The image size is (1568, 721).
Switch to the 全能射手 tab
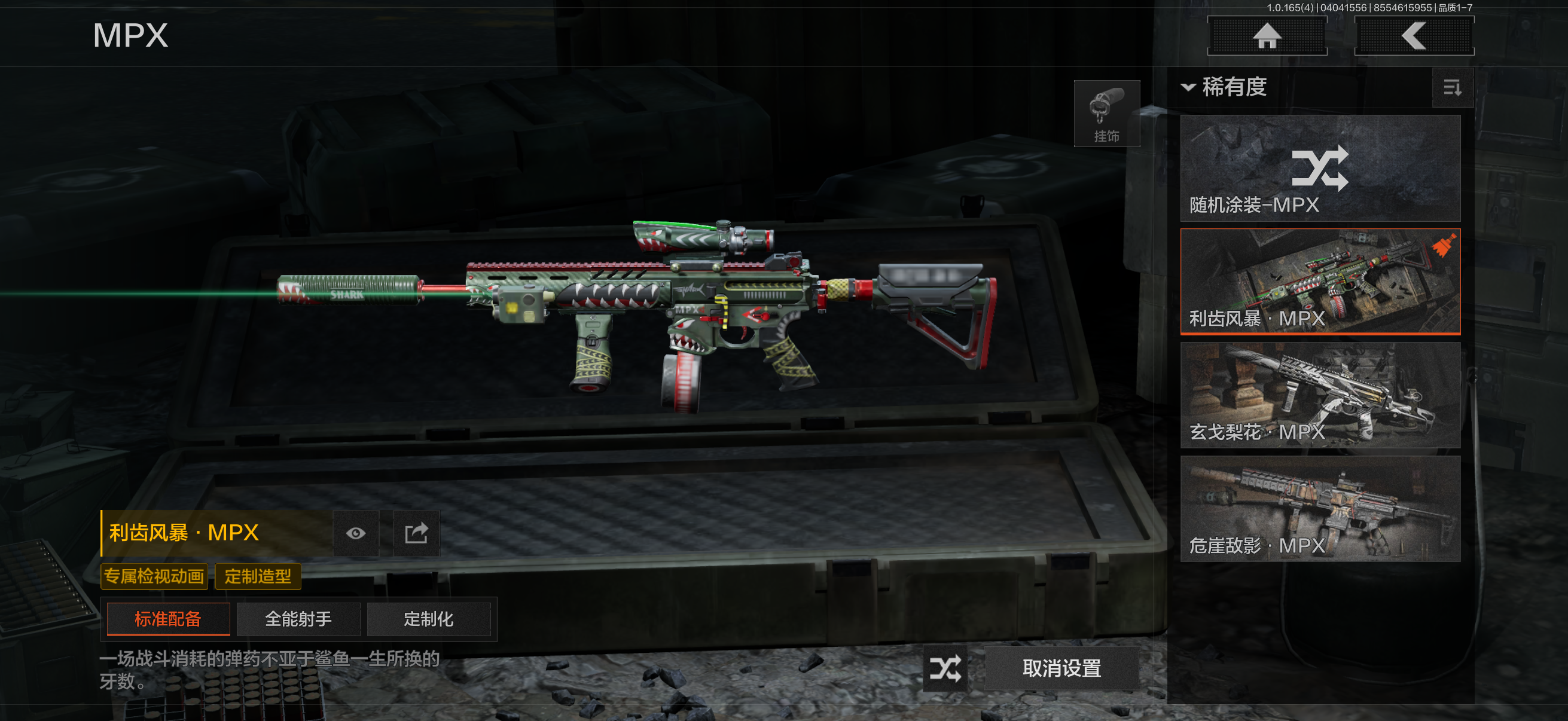[x=298, y=619]
